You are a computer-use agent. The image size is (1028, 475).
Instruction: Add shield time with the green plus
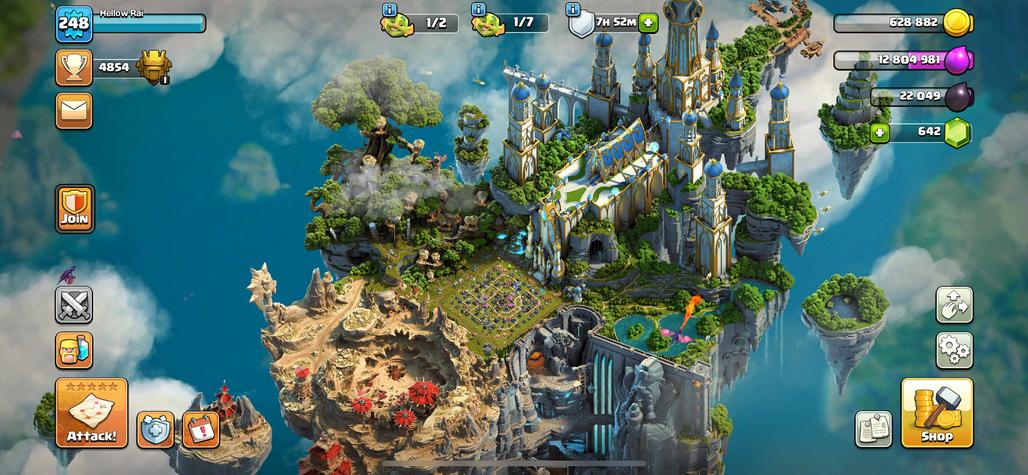point(648,22)
